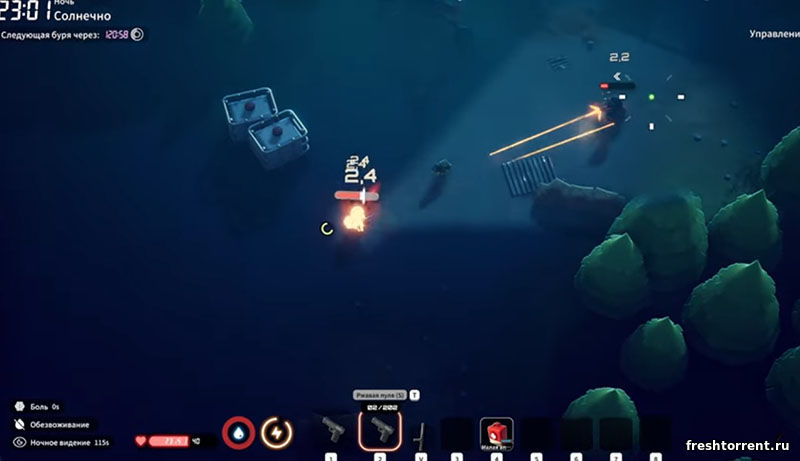
Task: Choose the highlighted pistol in slot two
Action: click(380, 431)
